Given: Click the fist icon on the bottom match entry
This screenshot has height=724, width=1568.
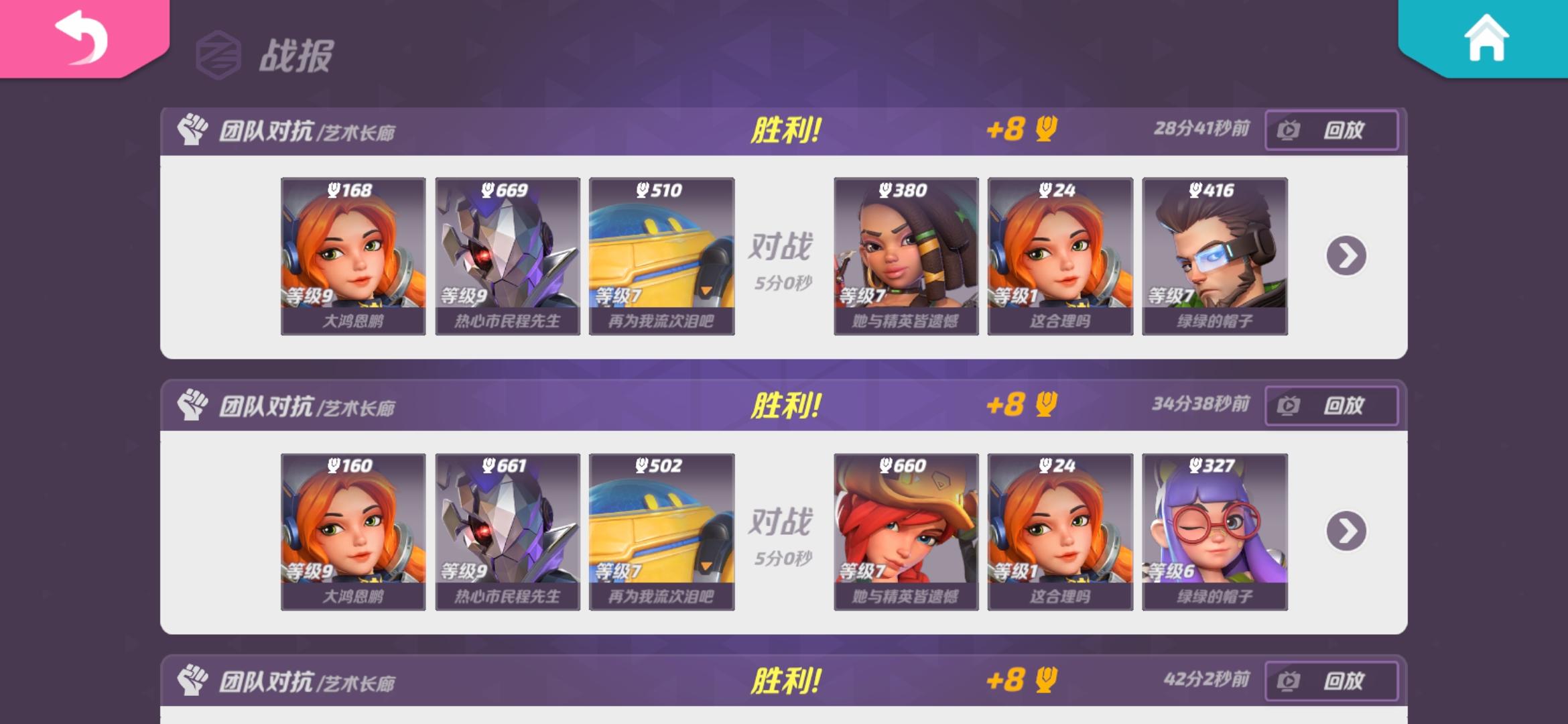Looking at the screenshot, I should (x=194, y=678).
